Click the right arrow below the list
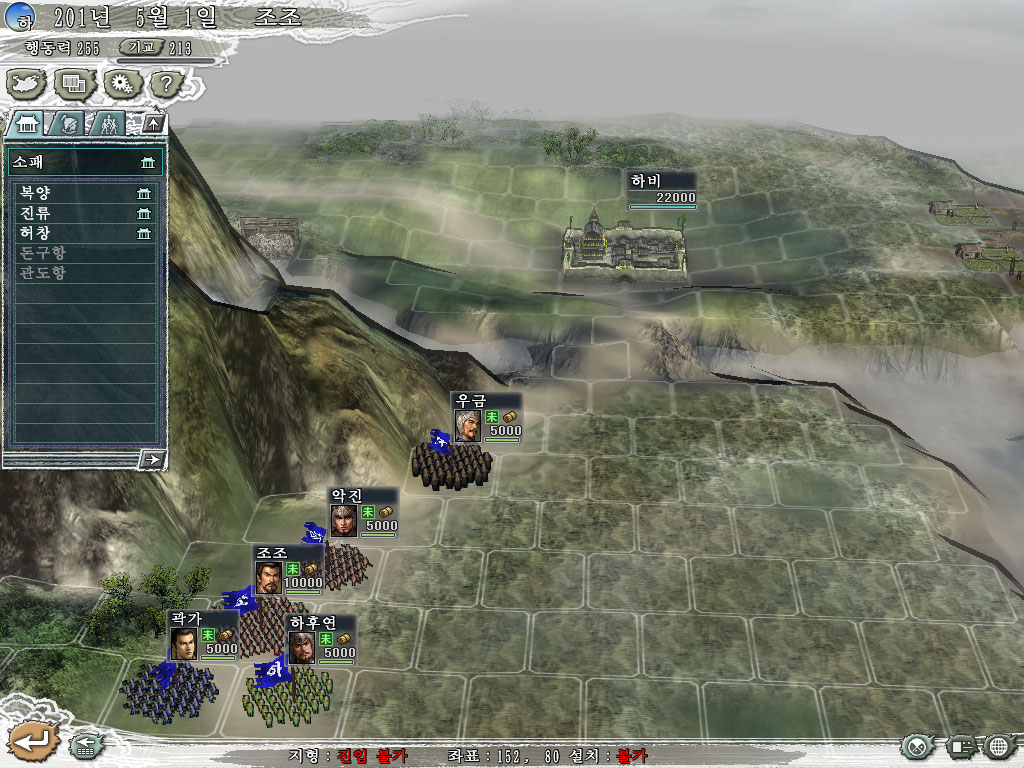Screen dimensions: 1024x768 152,459
